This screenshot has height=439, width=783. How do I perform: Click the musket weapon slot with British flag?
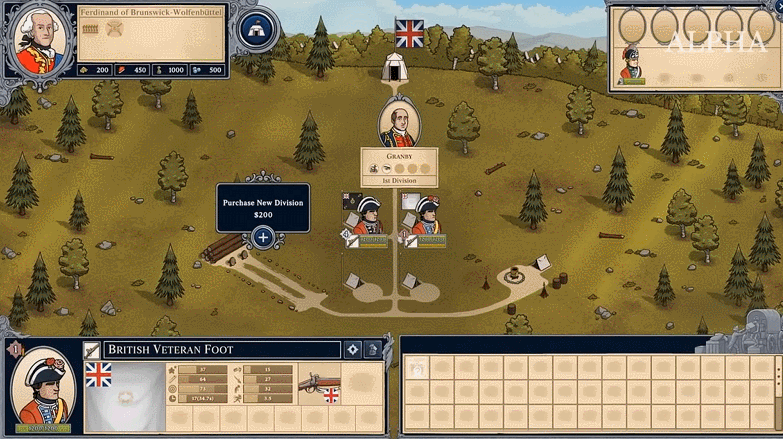point(319,382)
